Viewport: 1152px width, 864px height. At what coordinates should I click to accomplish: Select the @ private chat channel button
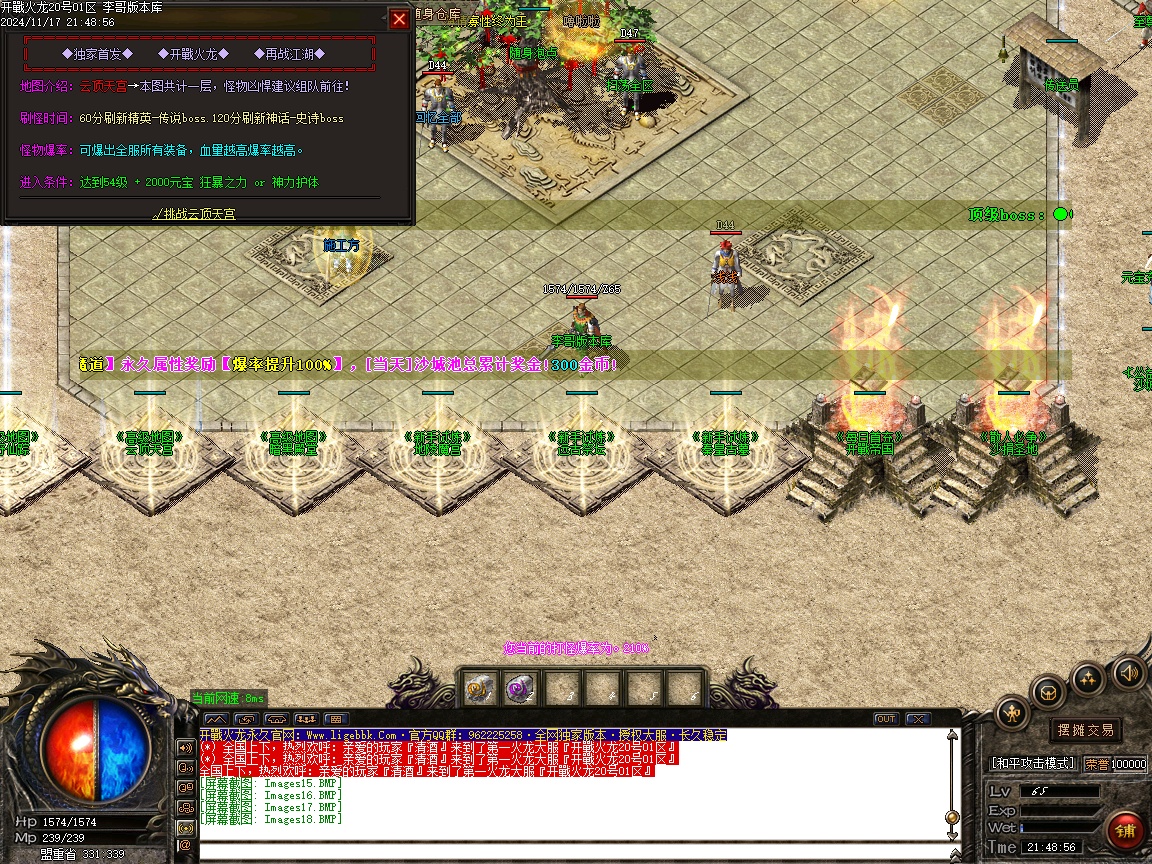[x=185, y=847]
